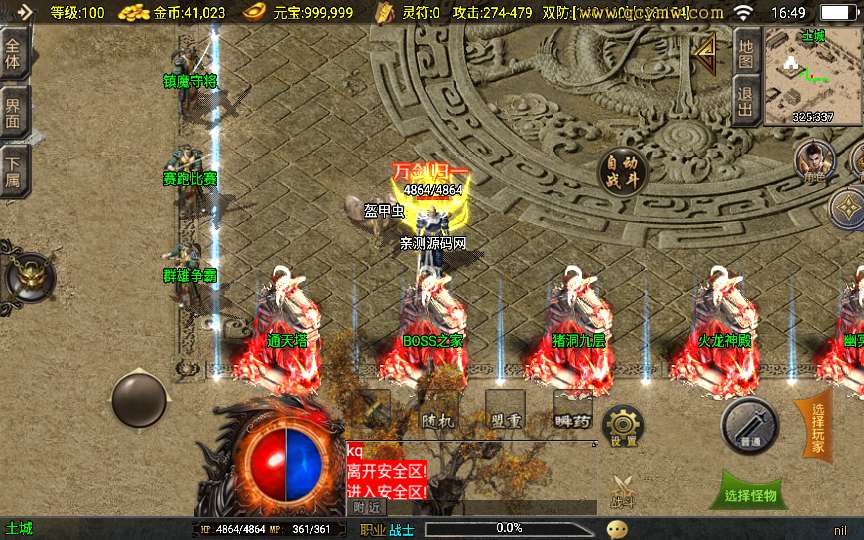864x540 pixels.
Task: Tap the 战斗 crossed swords icon
Action: point(623,491)
